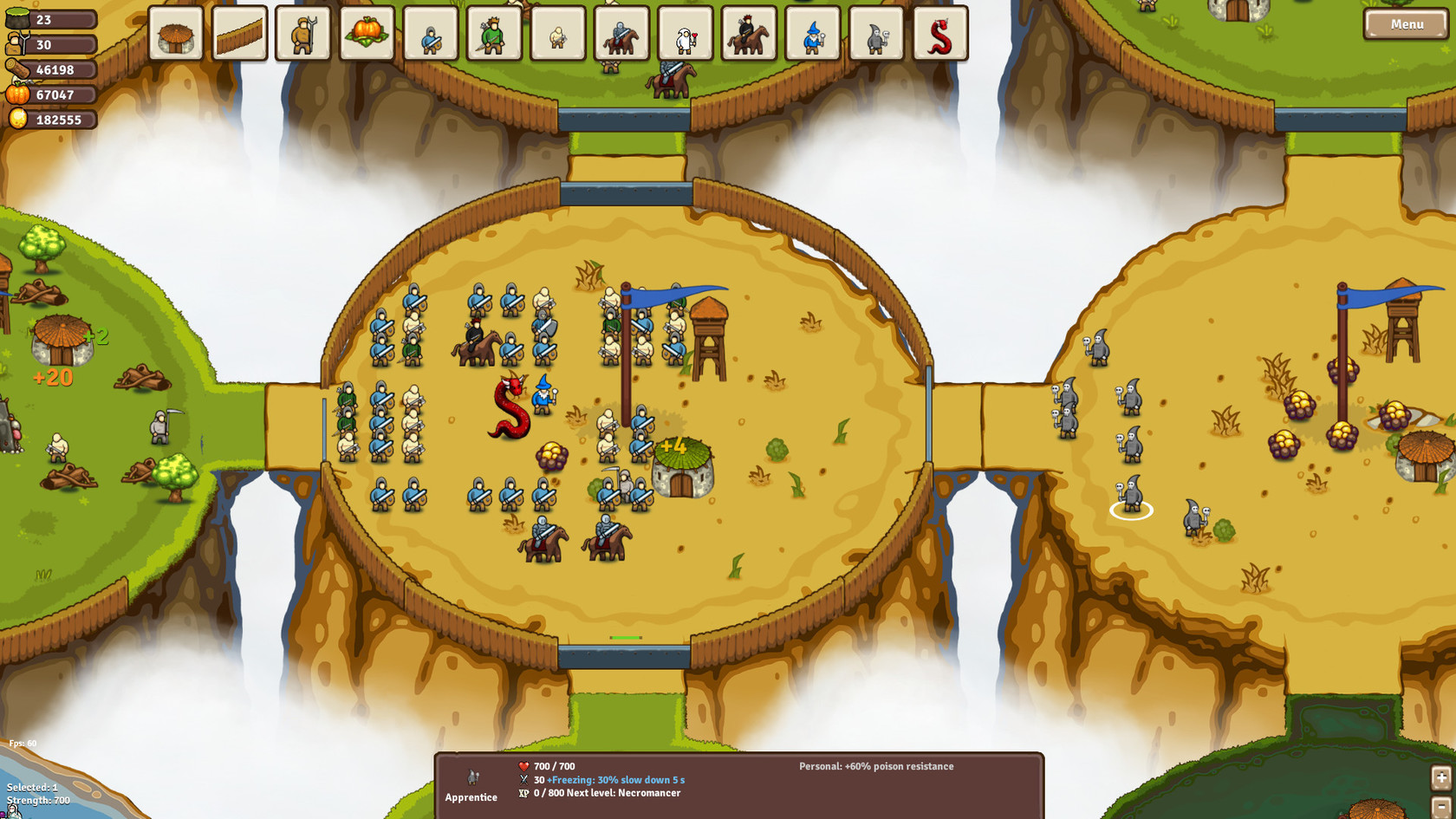Click the heart health icon showing 700/700
Image resolution: width=1456 pixels, height=819 pixels.
(x=523, y=766)
